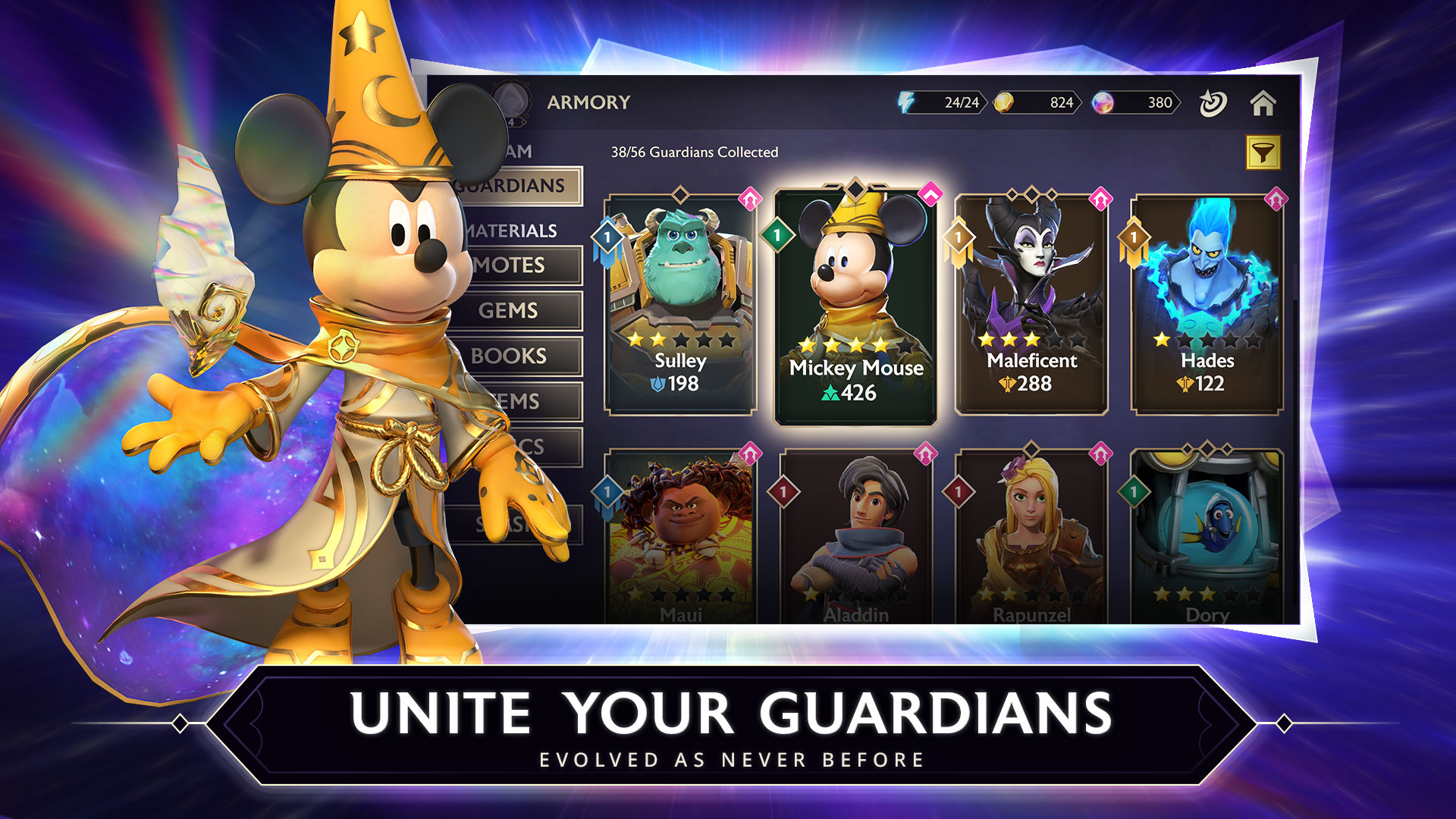Select the BOOKS category
The width and height of the screenshot is (1456, 819).
(x=508, y=356)
